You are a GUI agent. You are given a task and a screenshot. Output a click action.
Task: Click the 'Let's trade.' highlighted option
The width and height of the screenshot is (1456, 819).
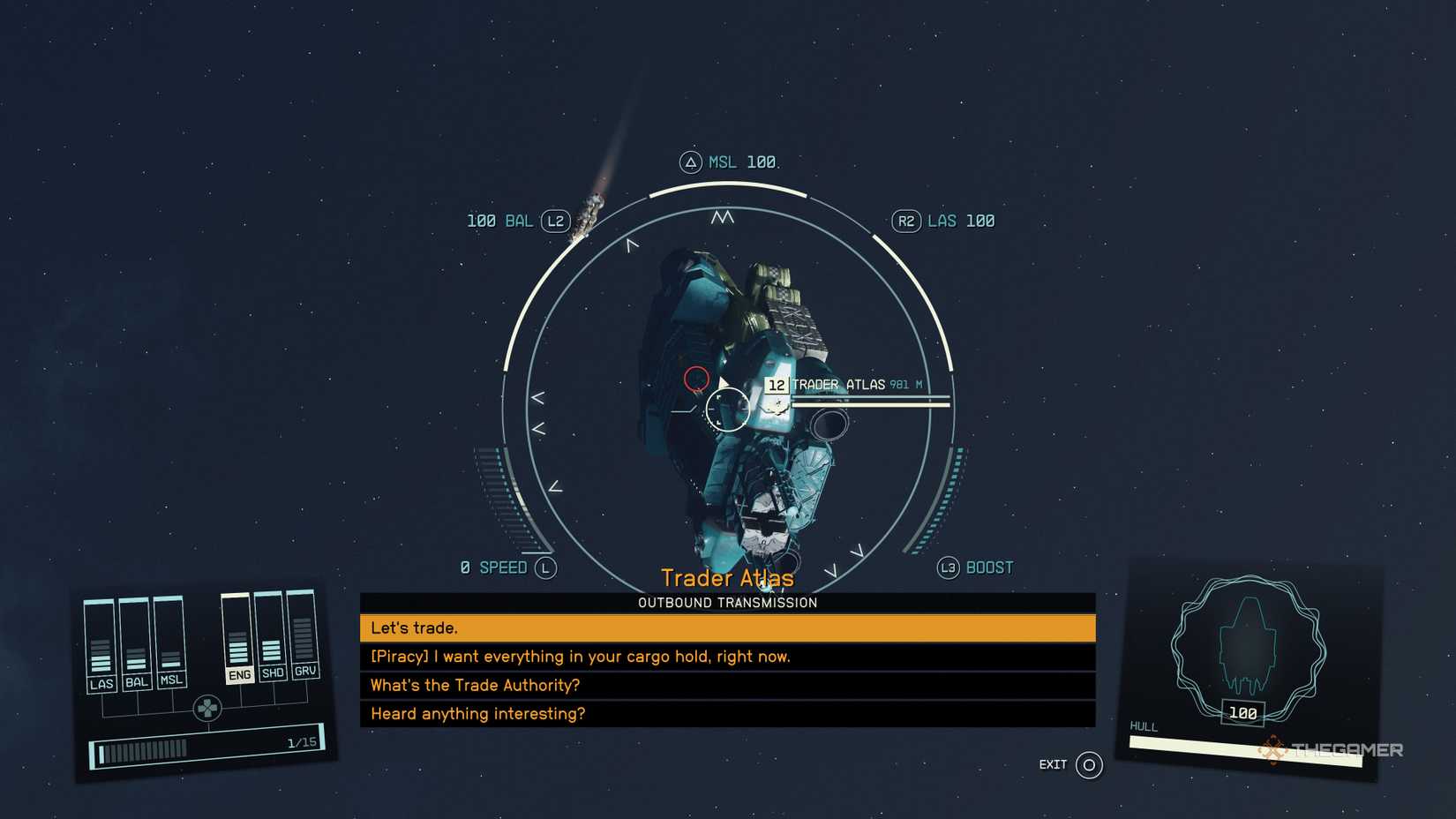415,627
